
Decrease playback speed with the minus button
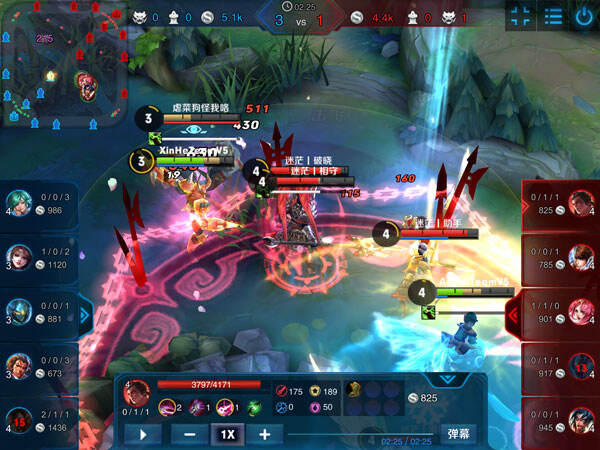[x=190, y=435]
